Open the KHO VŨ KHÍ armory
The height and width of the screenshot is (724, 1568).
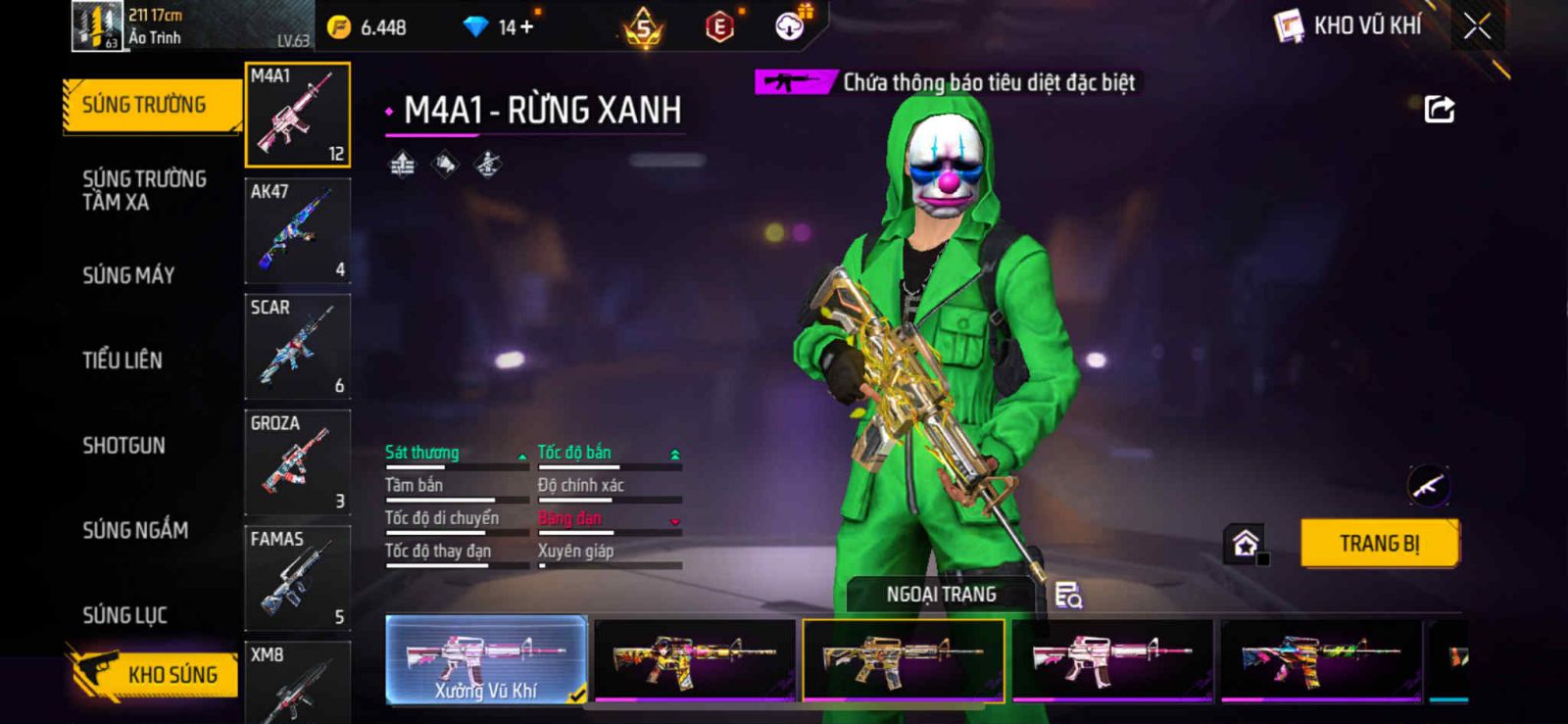tap(1348, 25)
